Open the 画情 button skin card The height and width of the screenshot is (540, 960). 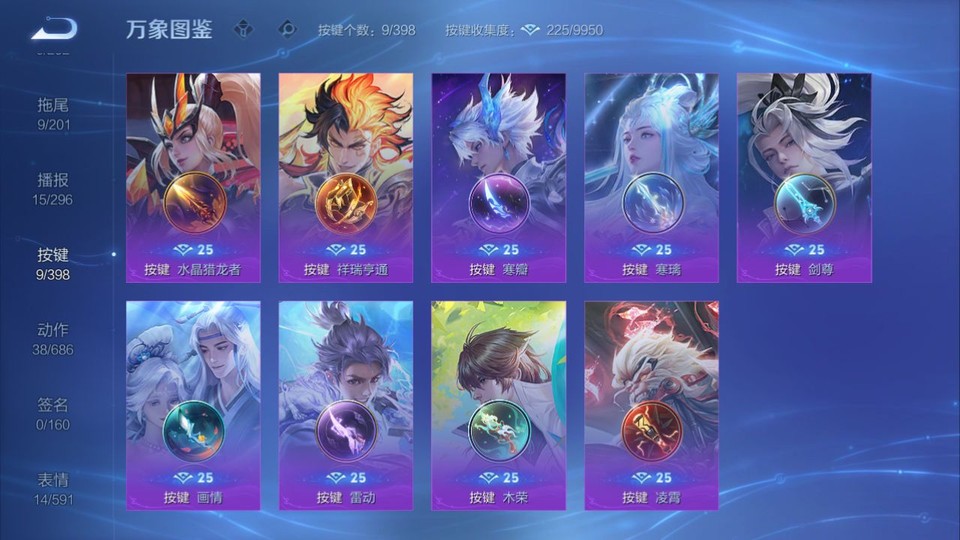193,405
